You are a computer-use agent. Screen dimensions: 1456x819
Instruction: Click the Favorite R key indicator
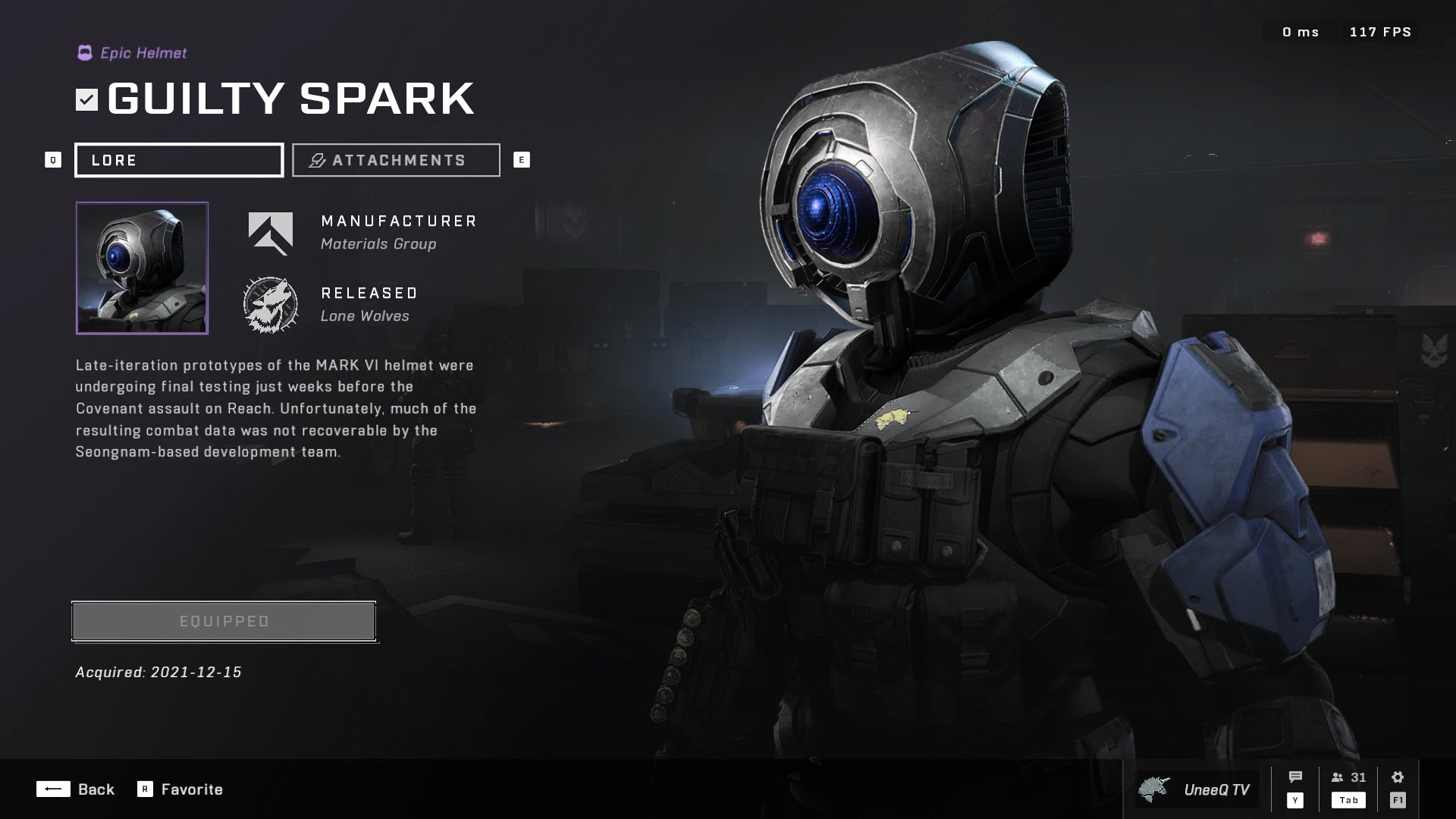coord(144,789)
